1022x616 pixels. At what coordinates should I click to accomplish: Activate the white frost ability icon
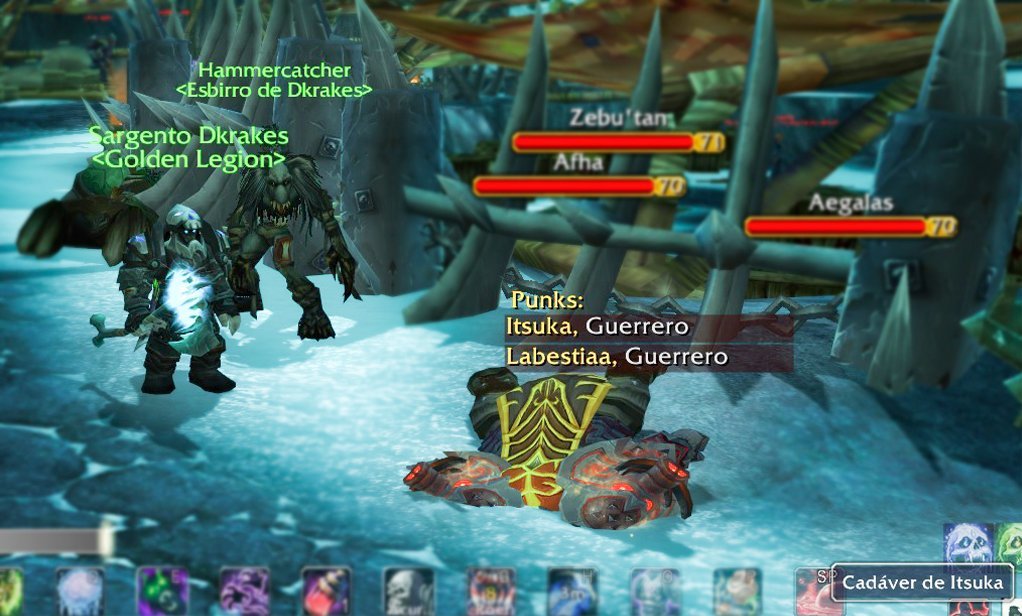click(80, 591)
